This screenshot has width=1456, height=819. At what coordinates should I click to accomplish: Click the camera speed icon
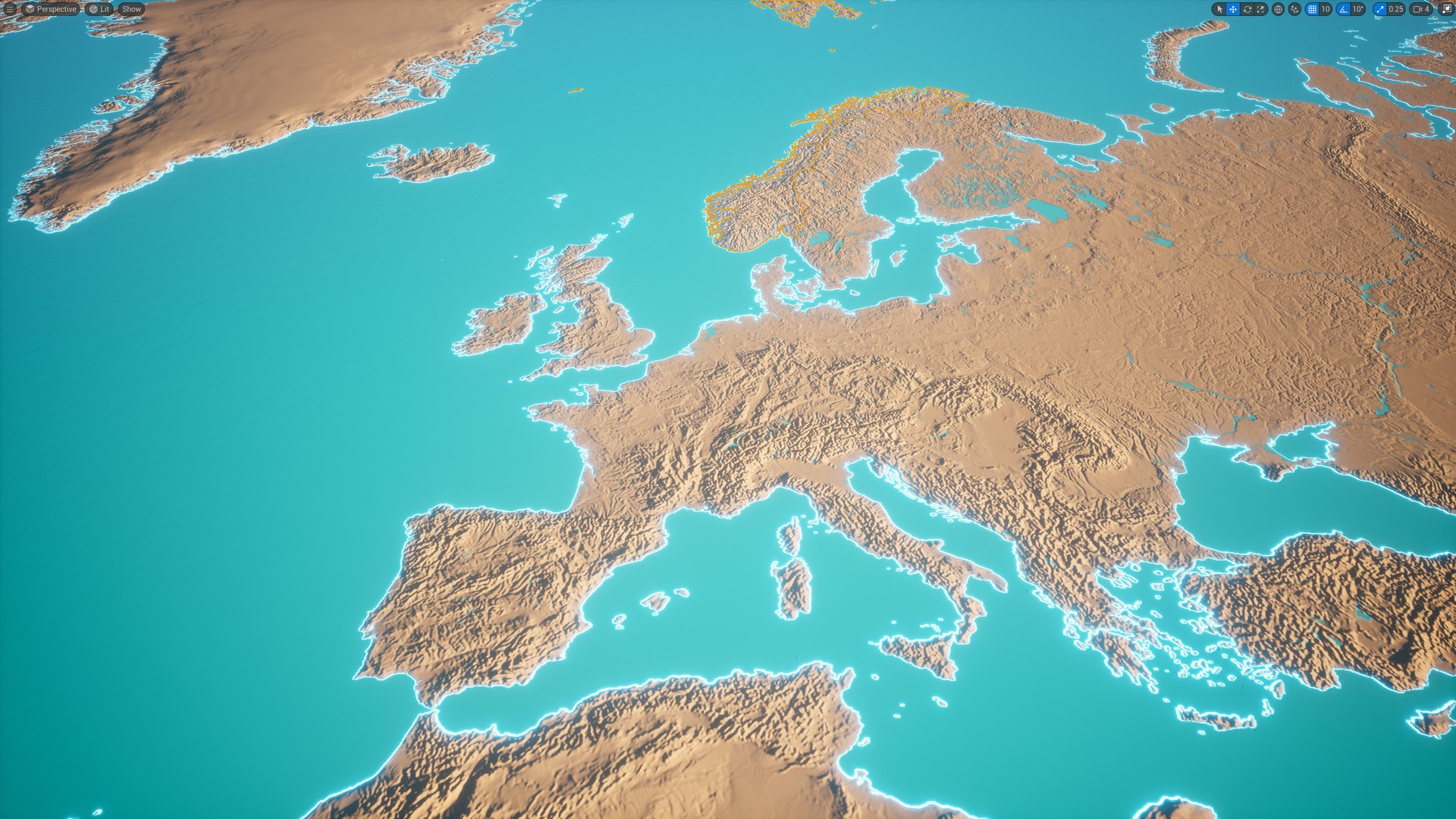tap(1418, 9)
